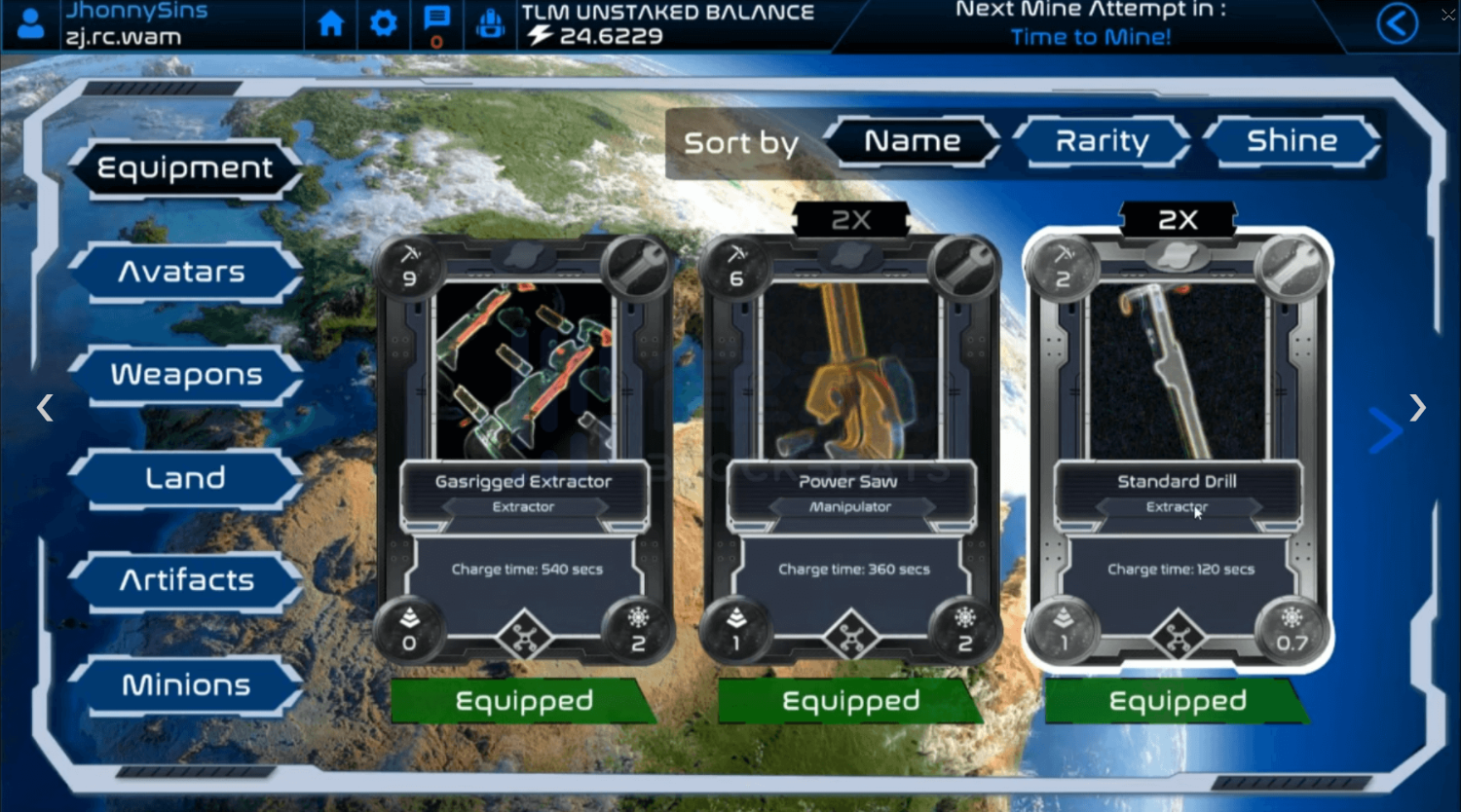
Task: Show next page of cards
Action: pyautogui.click(x=1417, y=408)
